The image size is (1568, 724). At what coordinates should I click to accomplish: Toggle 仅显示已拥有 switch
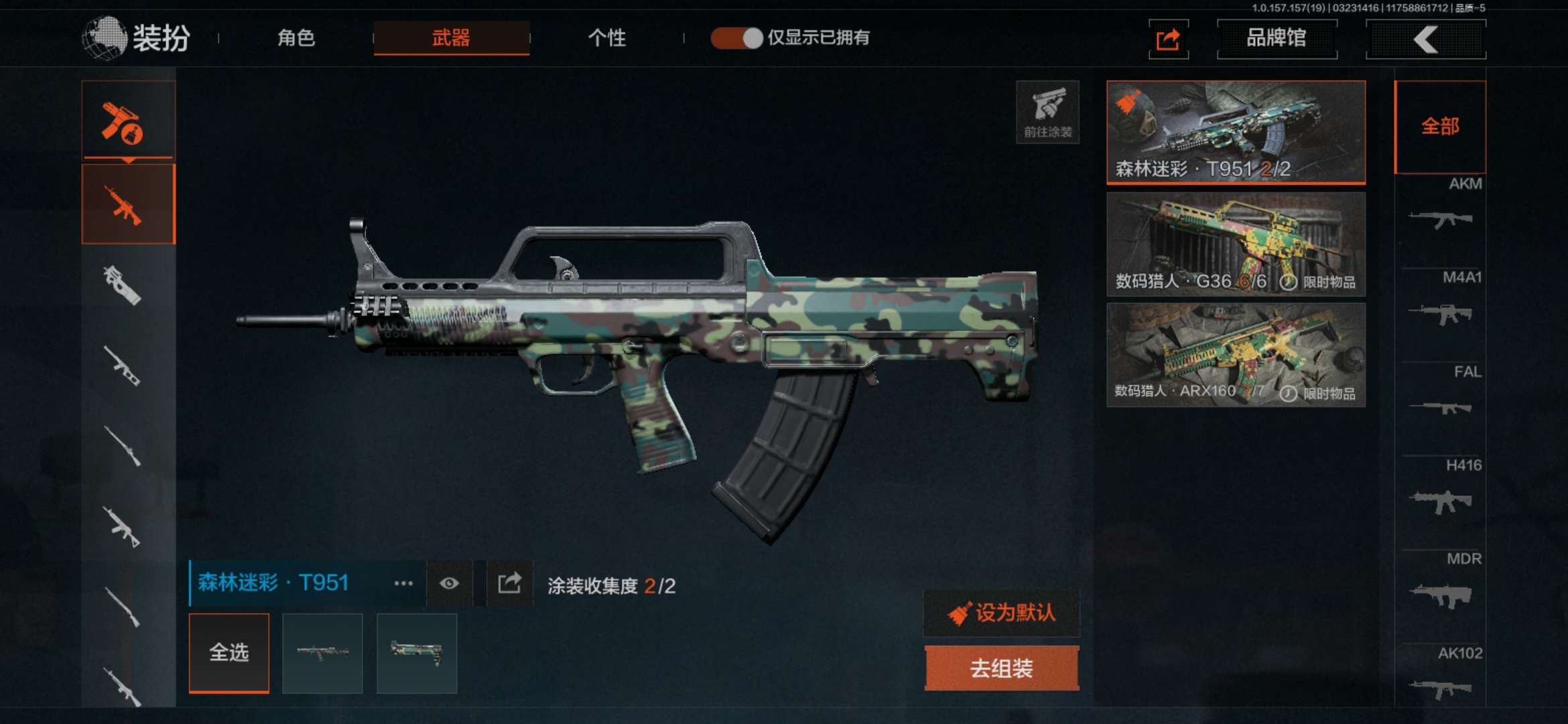coord(737,38)
